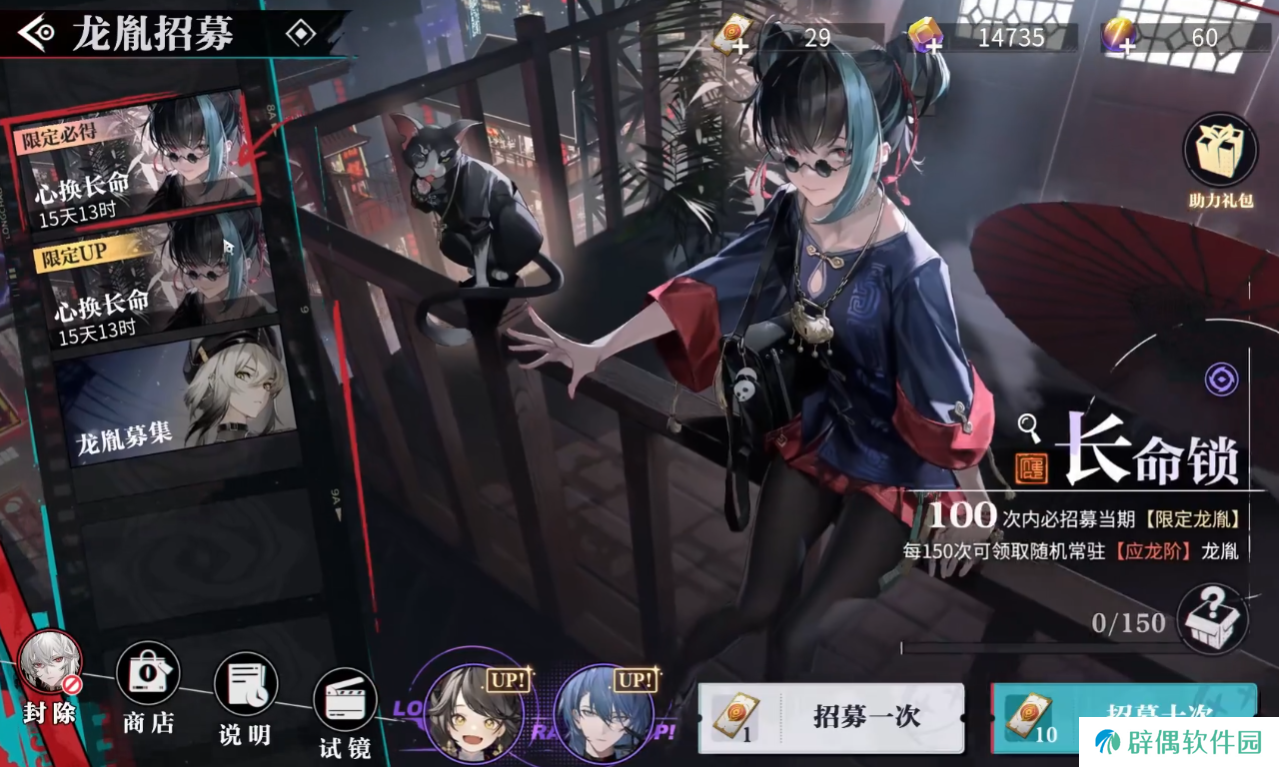The image size is (1279, 767).
Task: Add more recruitment tickets
Action: click(x=734, y=38)
